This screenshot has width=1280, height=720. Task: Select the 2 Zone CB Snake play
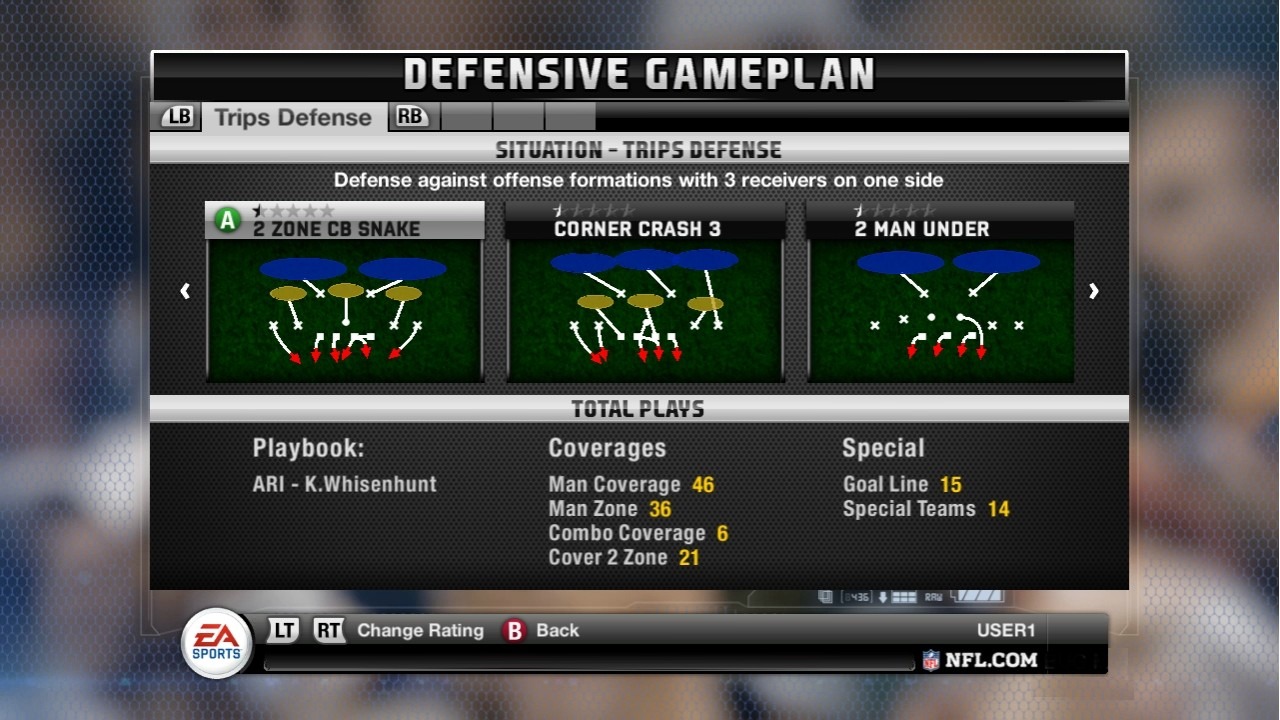(x=345, y=300)
